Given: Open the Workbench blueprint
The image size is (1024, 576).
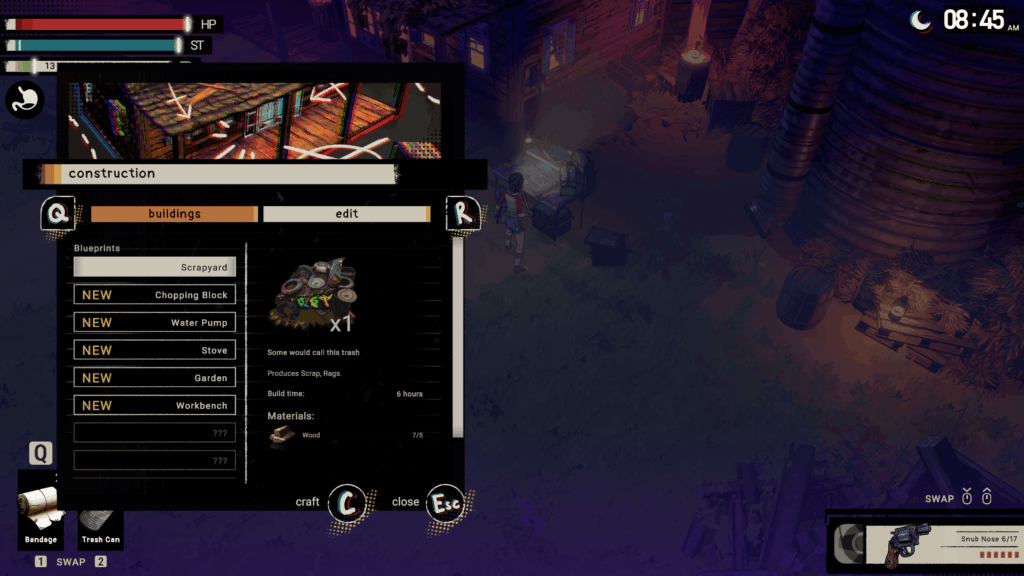Looking at the screenshot, I should [155, 405].
